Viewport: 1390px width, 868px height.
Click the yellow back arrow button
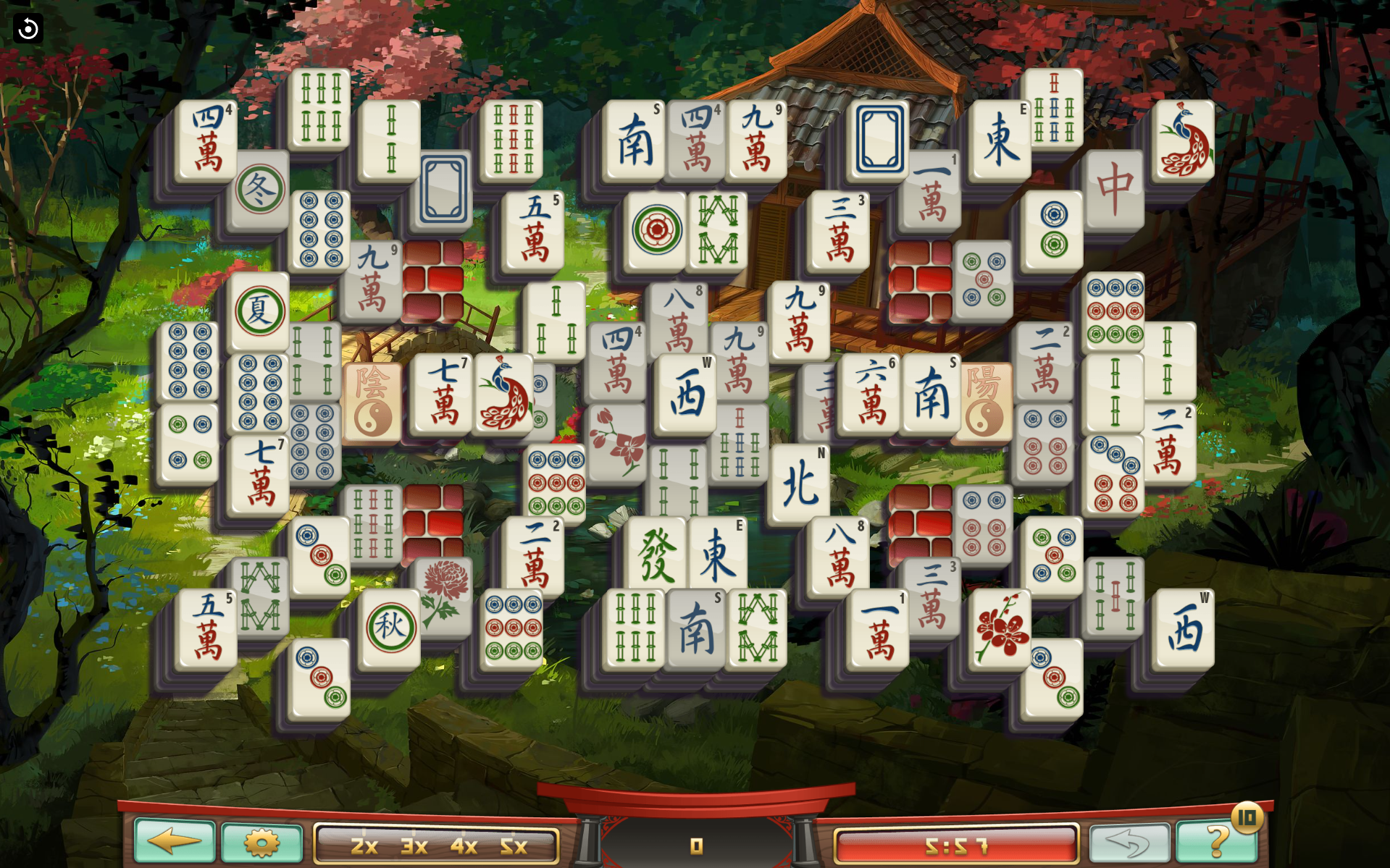click(175, 841)
